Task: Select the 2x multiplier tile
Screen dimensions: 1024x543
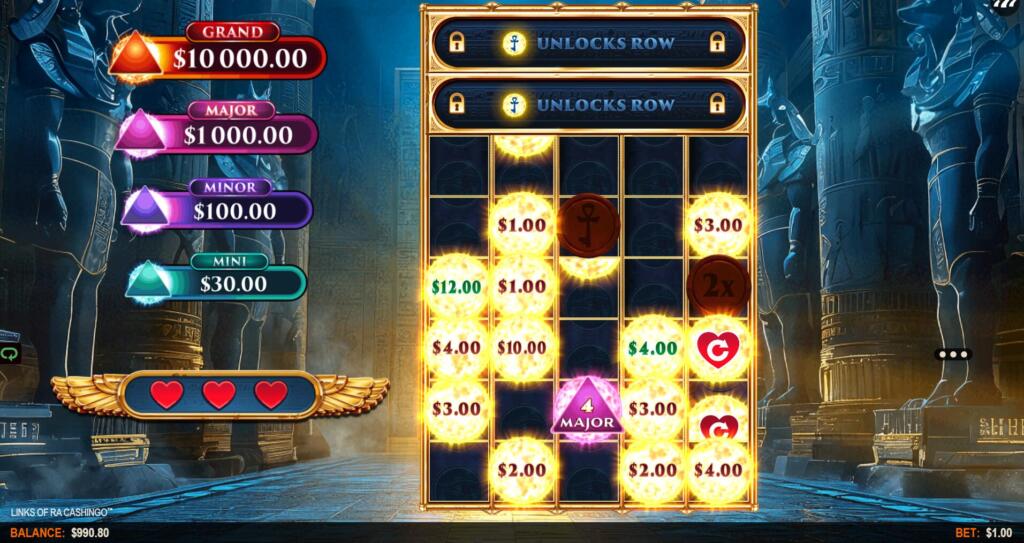Action: 718,286
